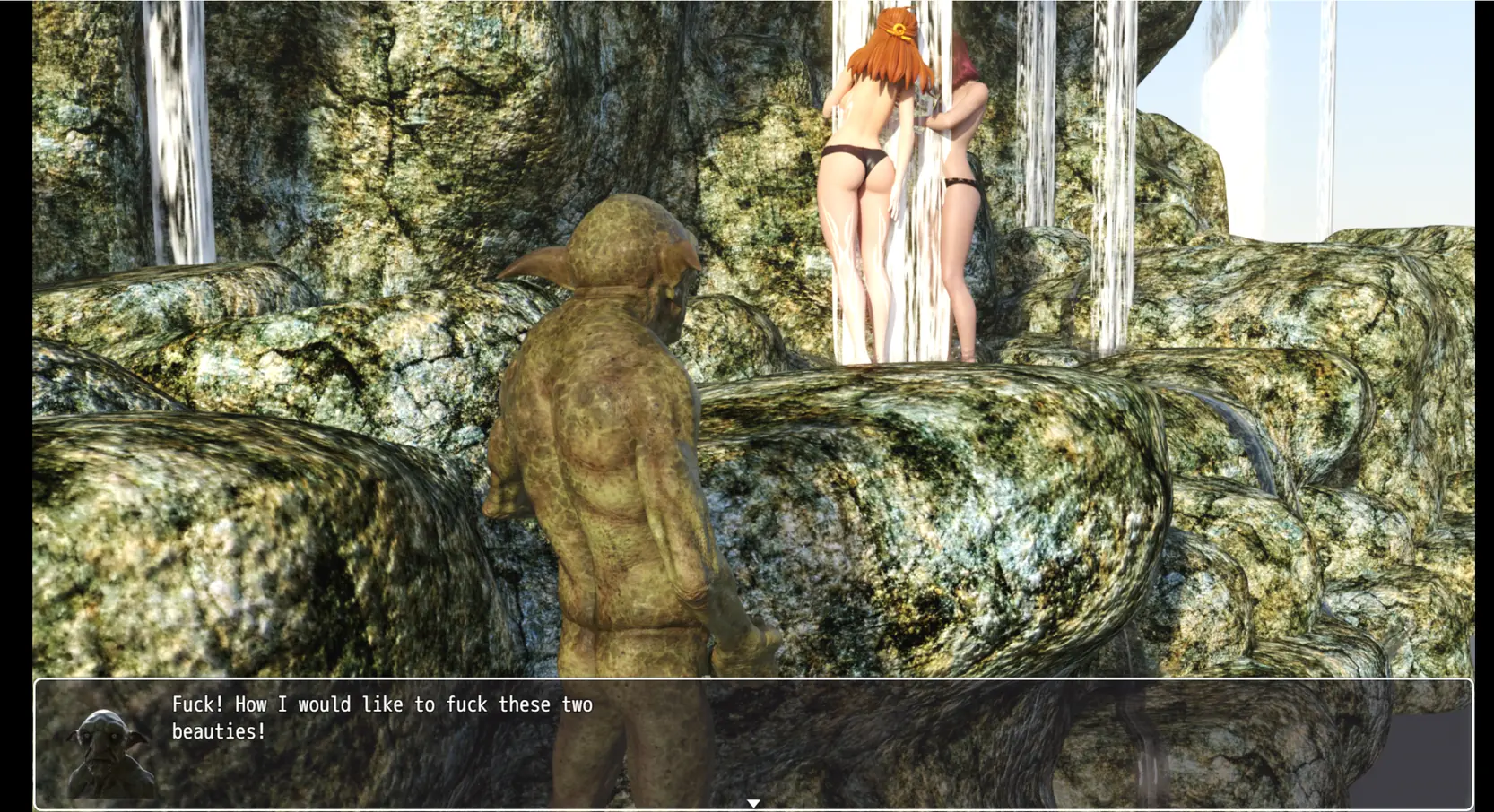Image resolution: width=1494 pixels, height=812 pixels.
Task: Advance the goblin's dialogue text box
Action: 753,744
